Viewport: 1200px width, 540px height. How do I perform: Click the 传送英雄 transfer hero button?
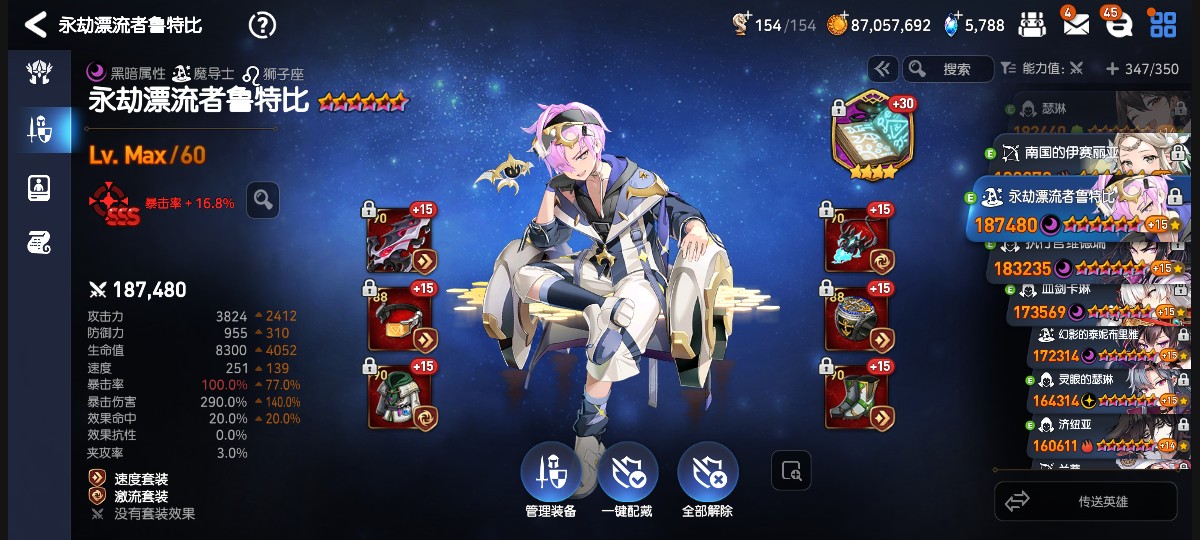click(x=1086, y=501)
